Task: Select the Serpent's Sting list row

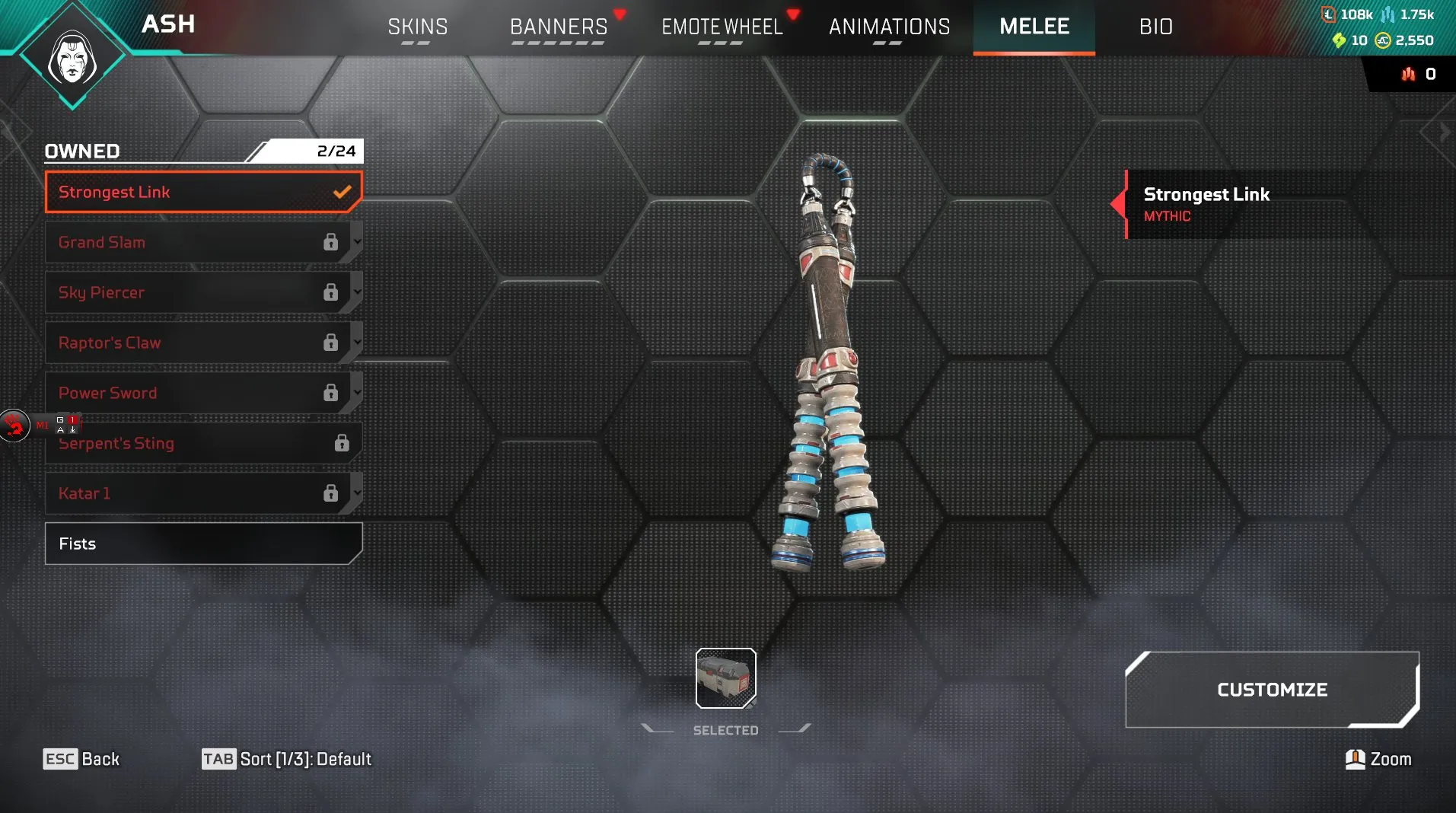Action: tap(202, 444)
